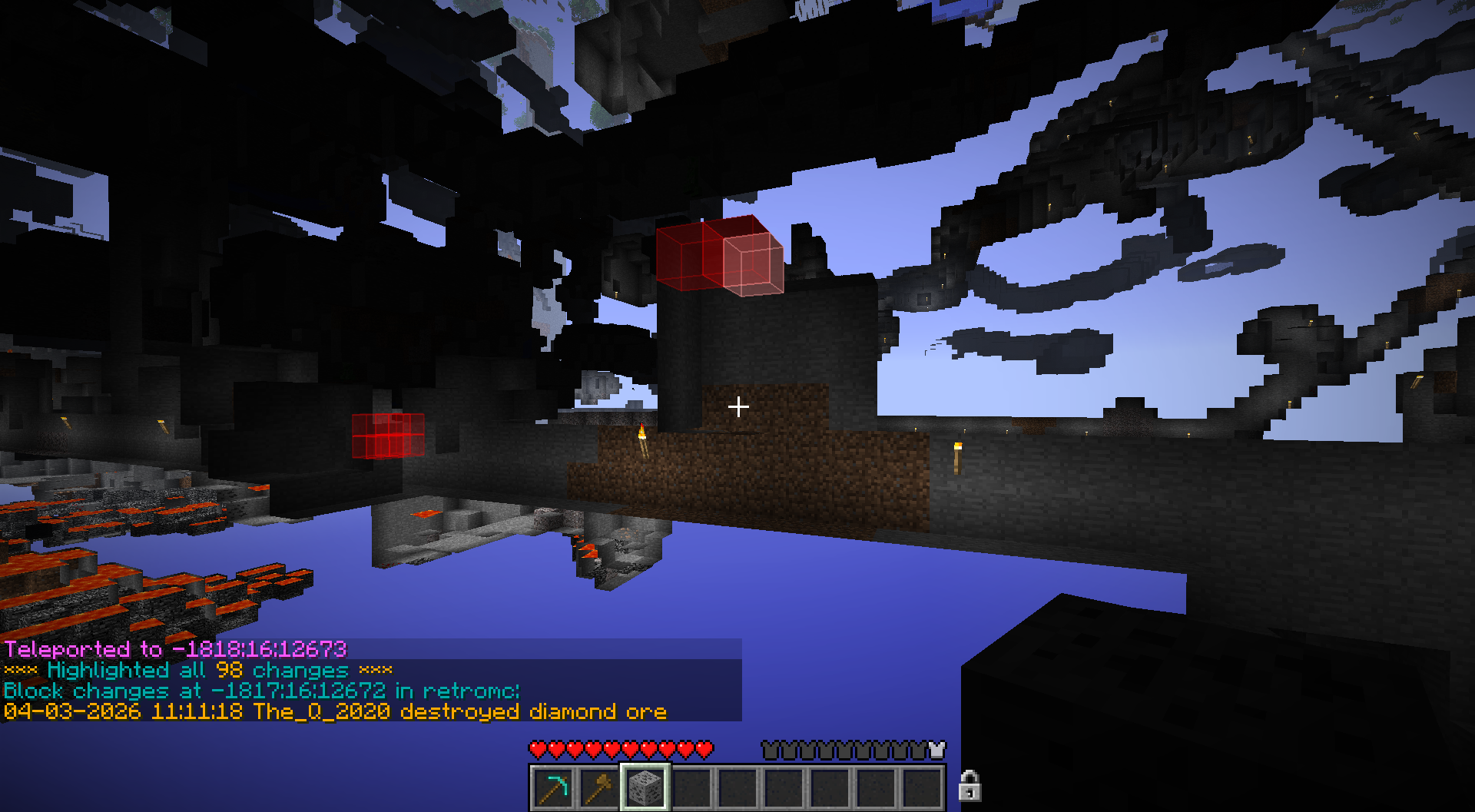Click the 'Highlighted all 98 changes' chat line

coord(198,671)
